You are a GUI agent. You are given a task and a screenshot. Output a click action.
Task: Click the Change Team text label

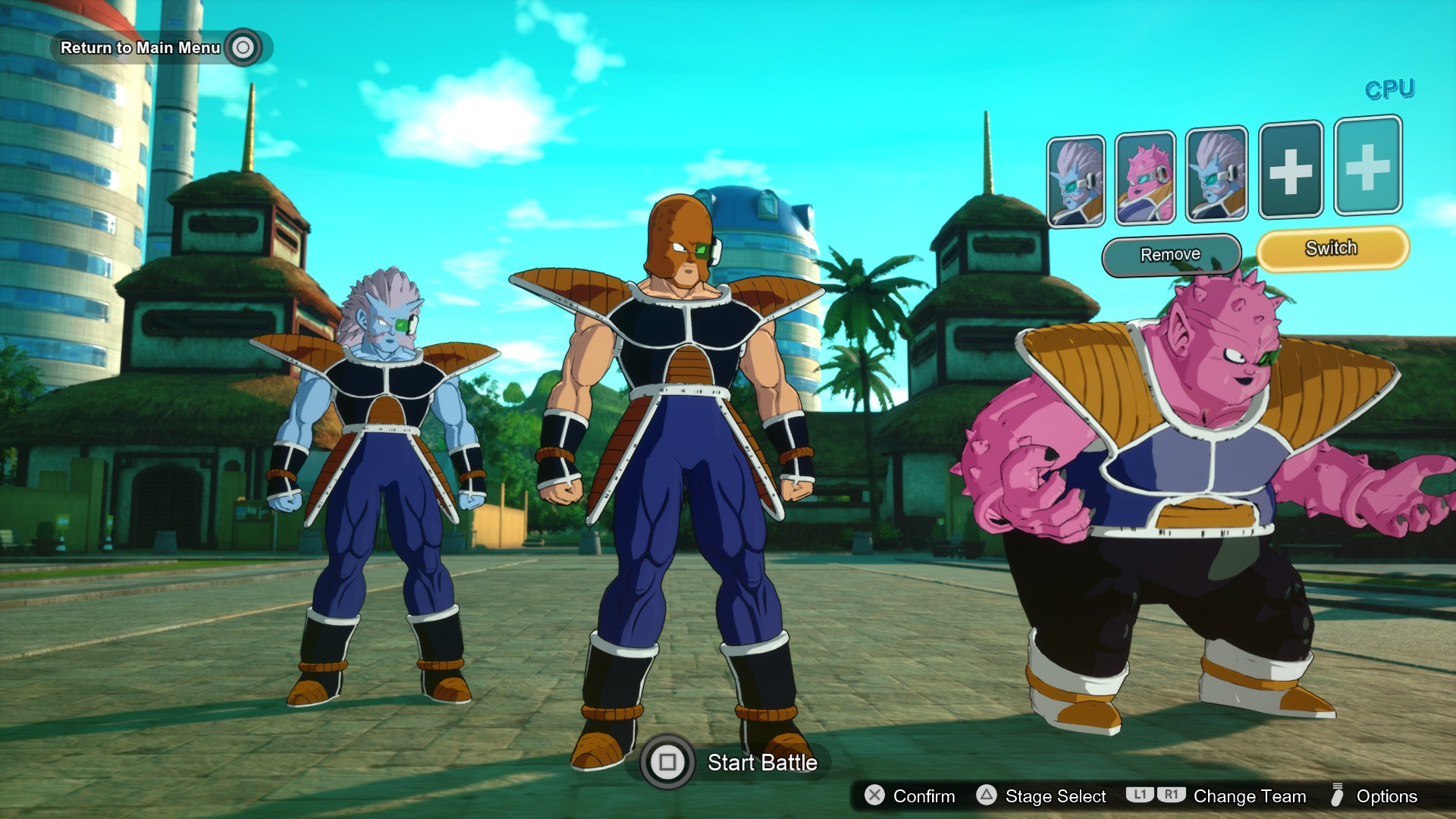1249,796
